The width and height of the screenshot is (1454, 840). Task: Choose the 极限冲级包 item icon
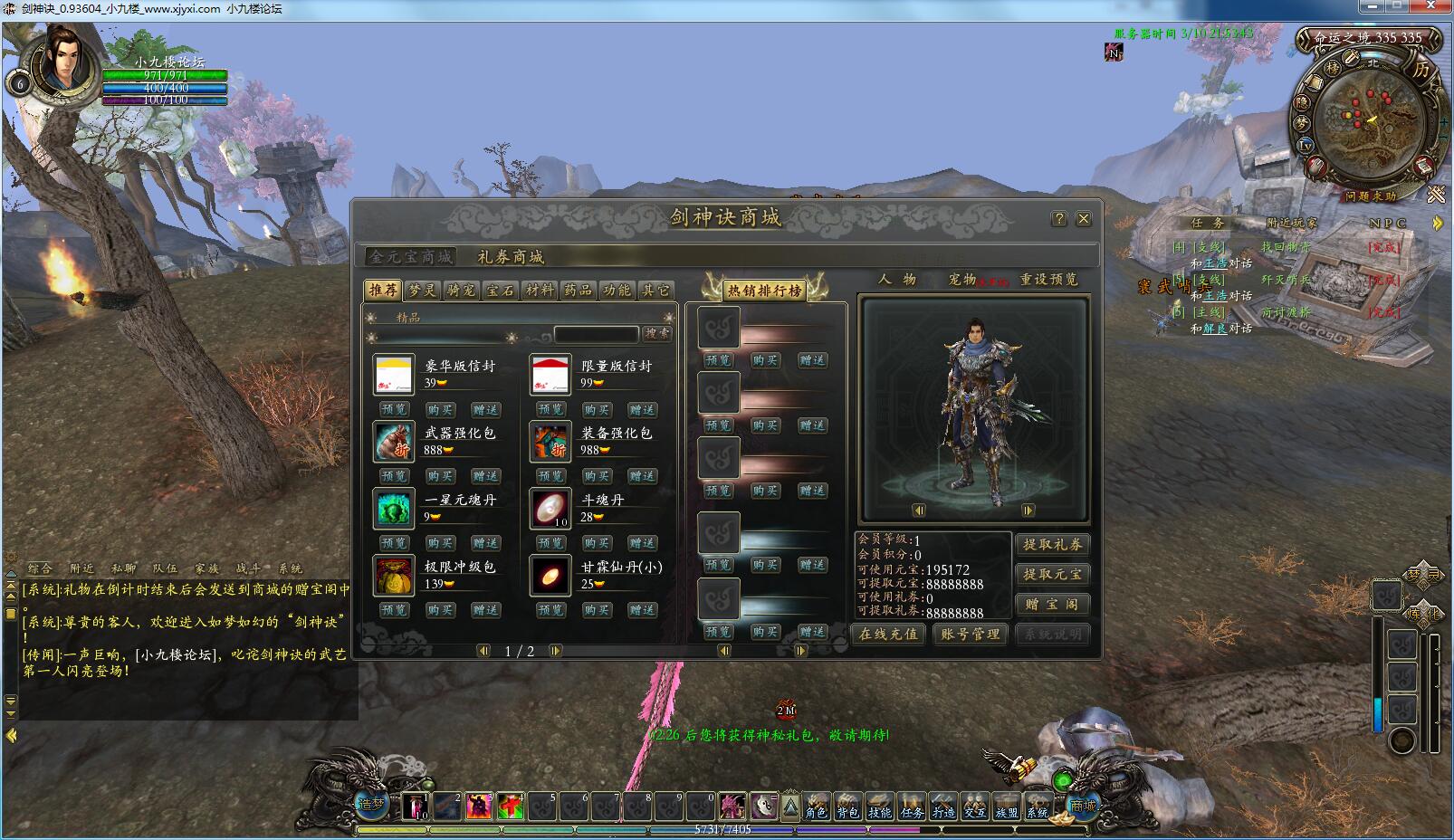pos(394,576)
